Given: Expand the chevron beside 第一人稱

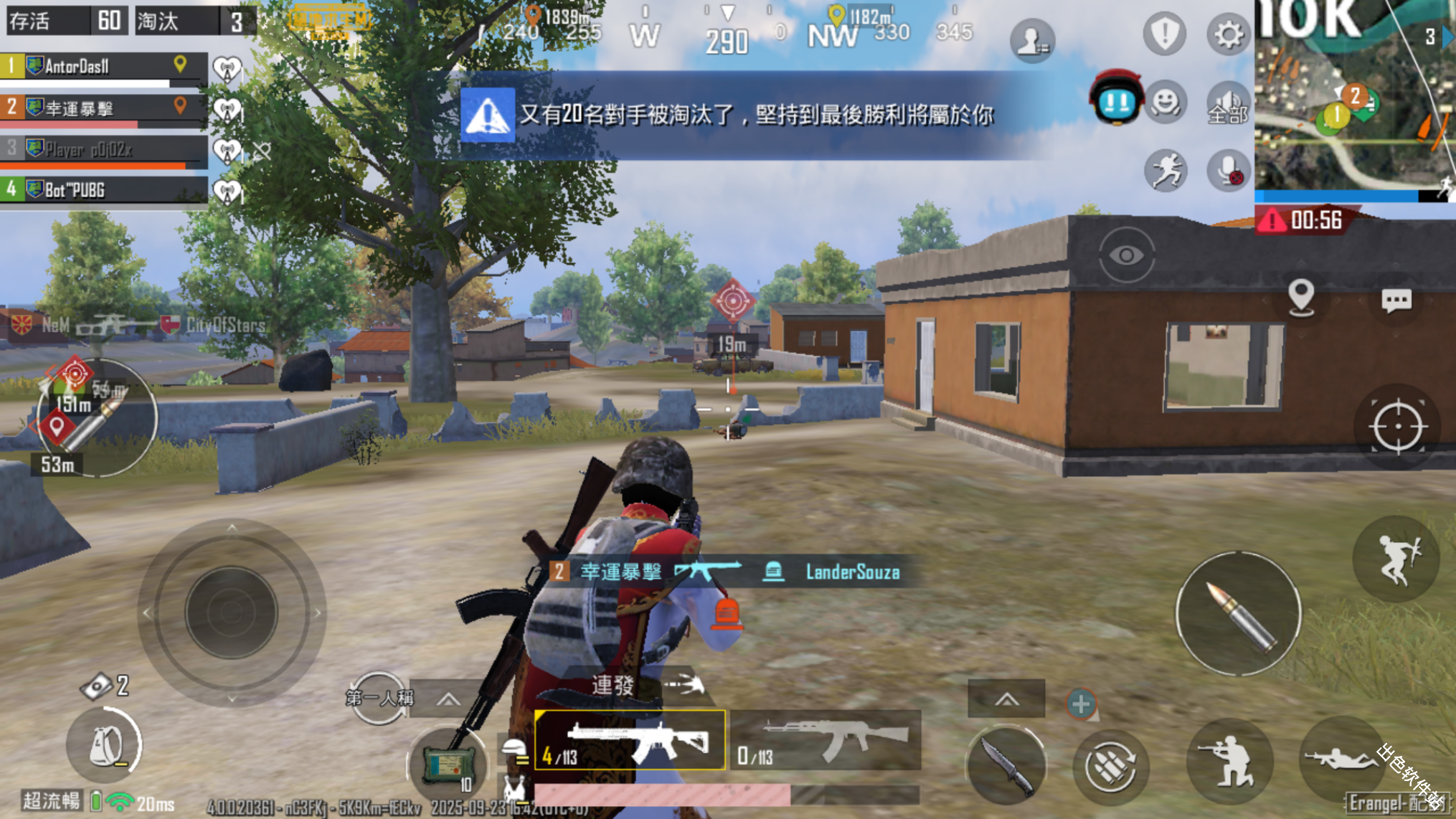Looking at the screenshot, I should coord(448,698).
